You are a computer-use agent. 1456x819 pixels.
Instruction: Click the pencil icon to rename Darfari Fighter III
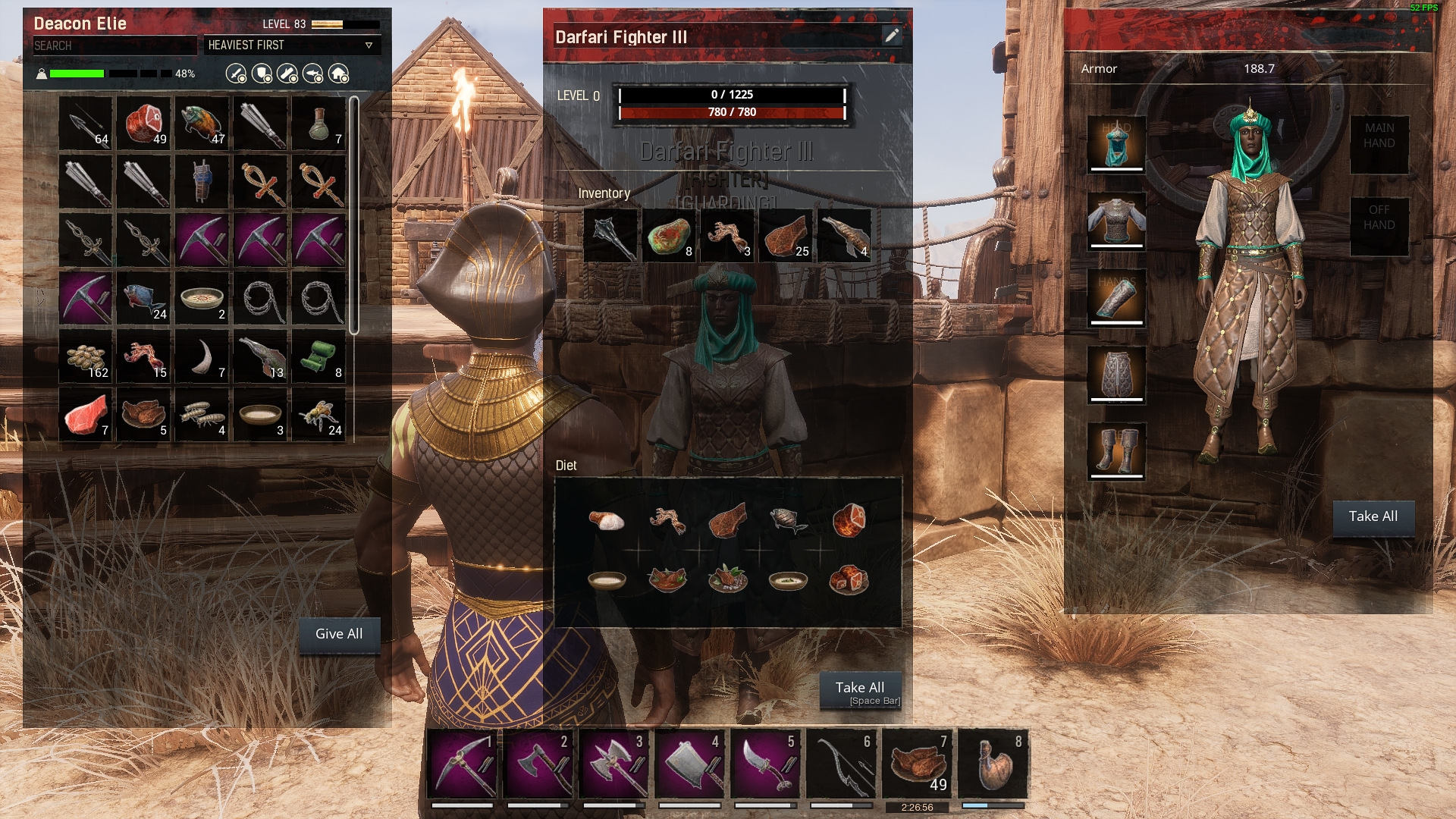[x=892, y=34]
